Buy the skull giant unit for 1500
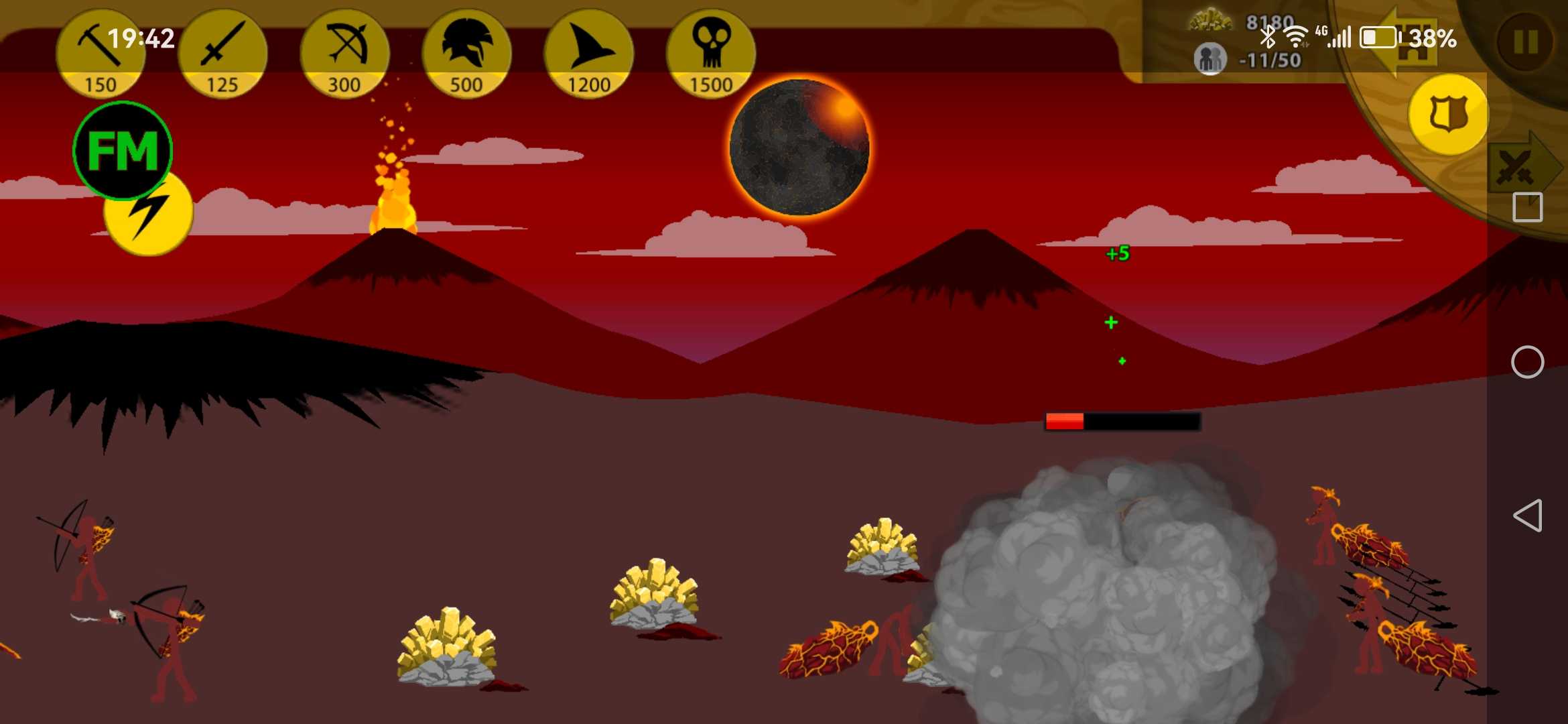Viewport: 1568px width, 724px height. (711, 54)
